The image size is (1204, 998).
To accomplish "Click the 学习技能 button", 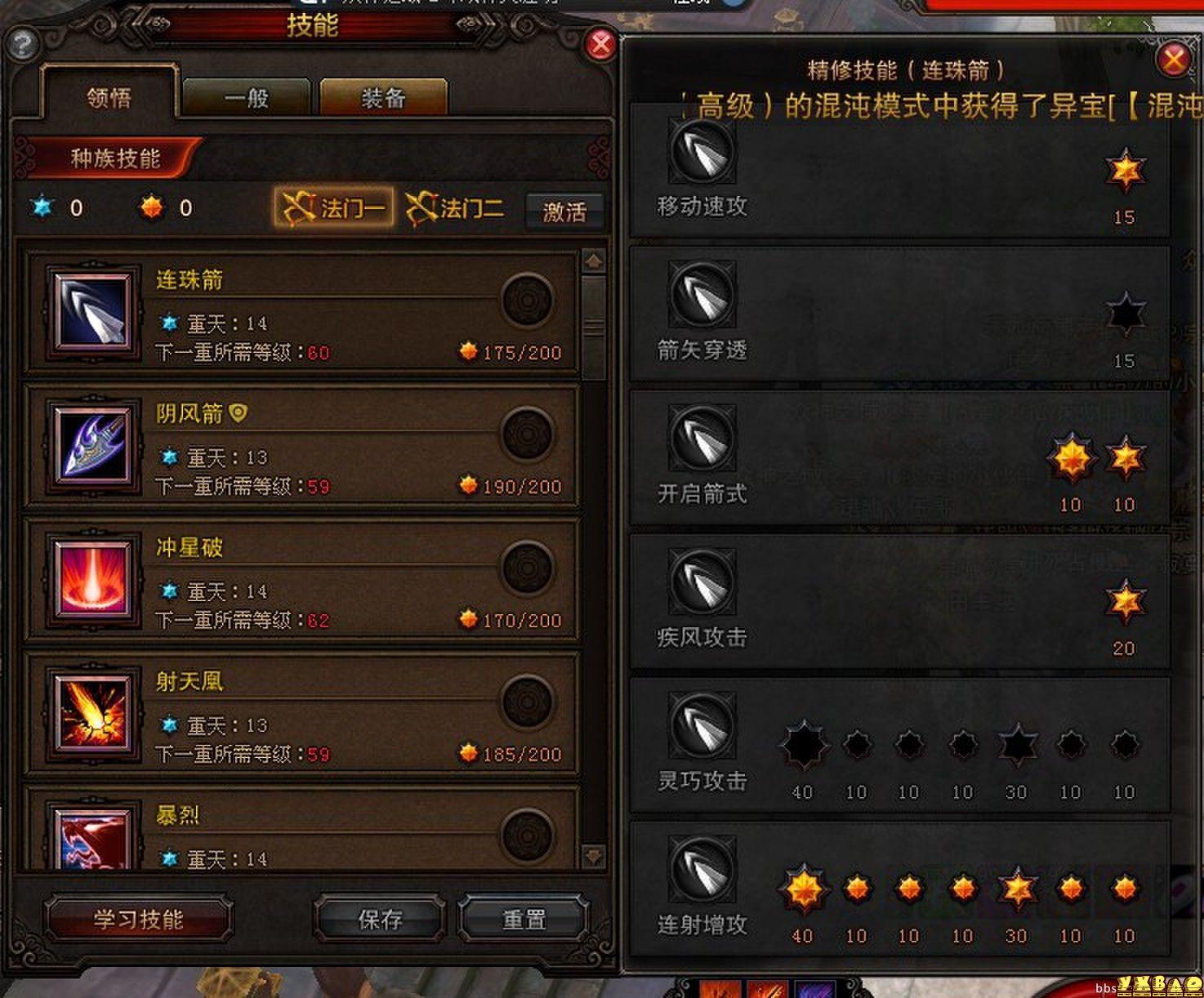I will [x=138, y=920].
